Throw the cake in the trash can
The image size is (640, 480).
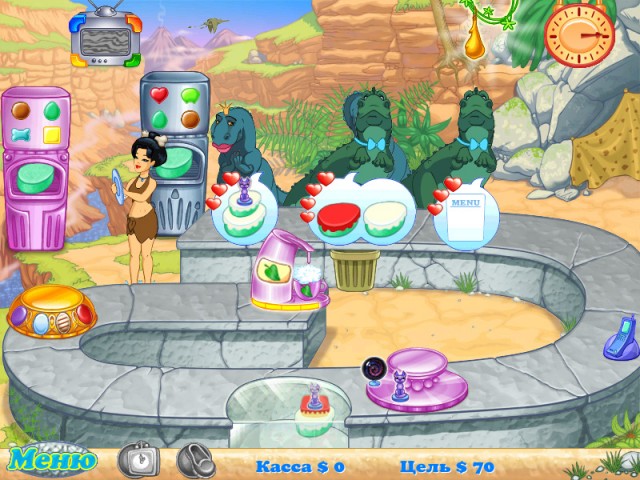[355, 269]
